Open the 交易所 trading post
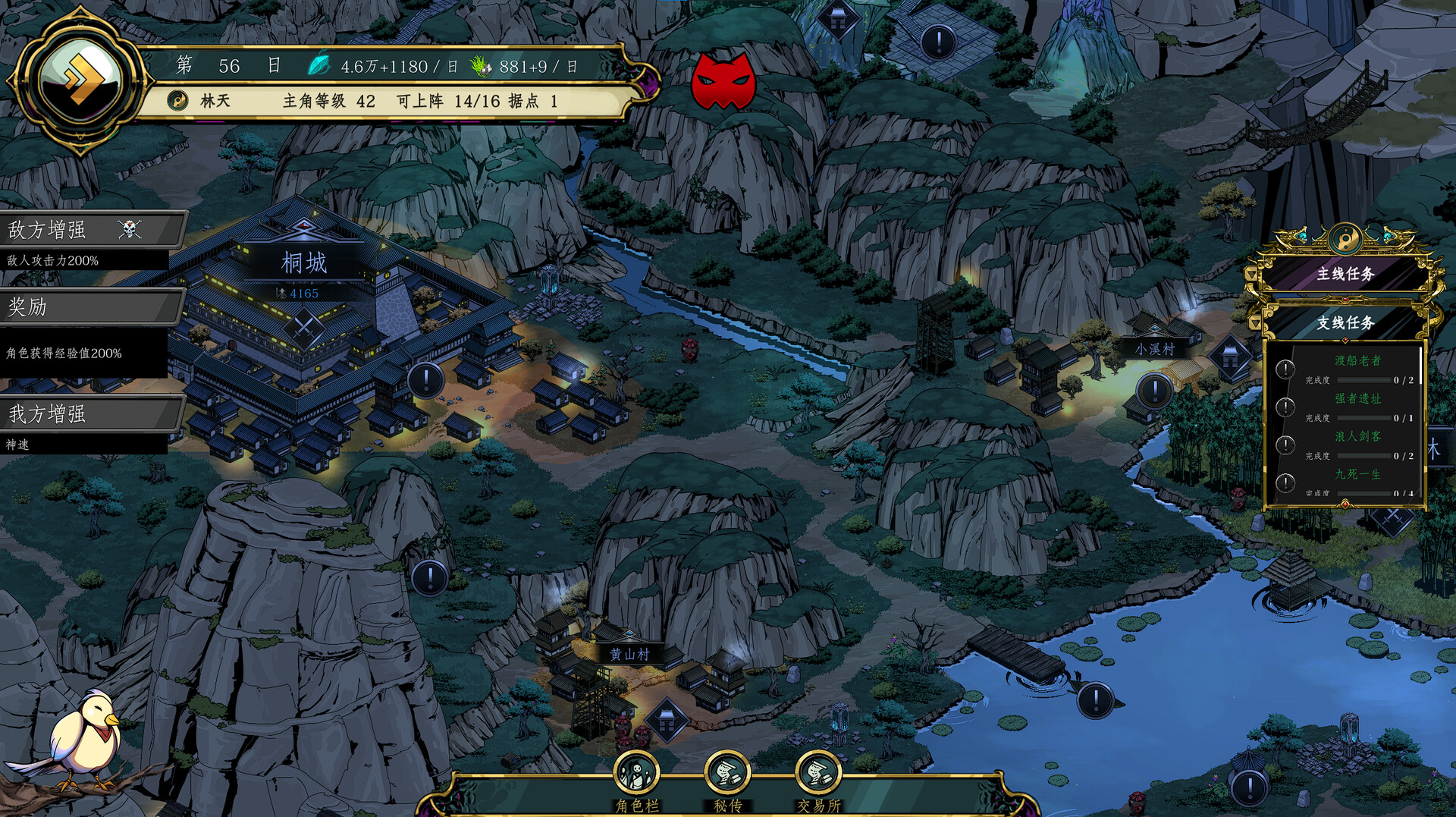Screen dimensions: 1456x817 (x=818, y=775)
